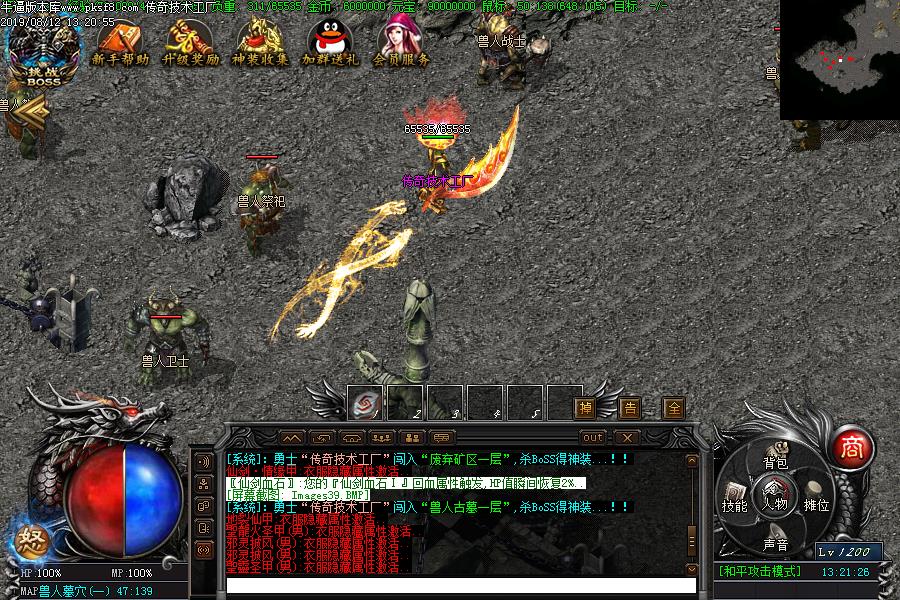Click the 掉 button beside the hotbar

586,408
